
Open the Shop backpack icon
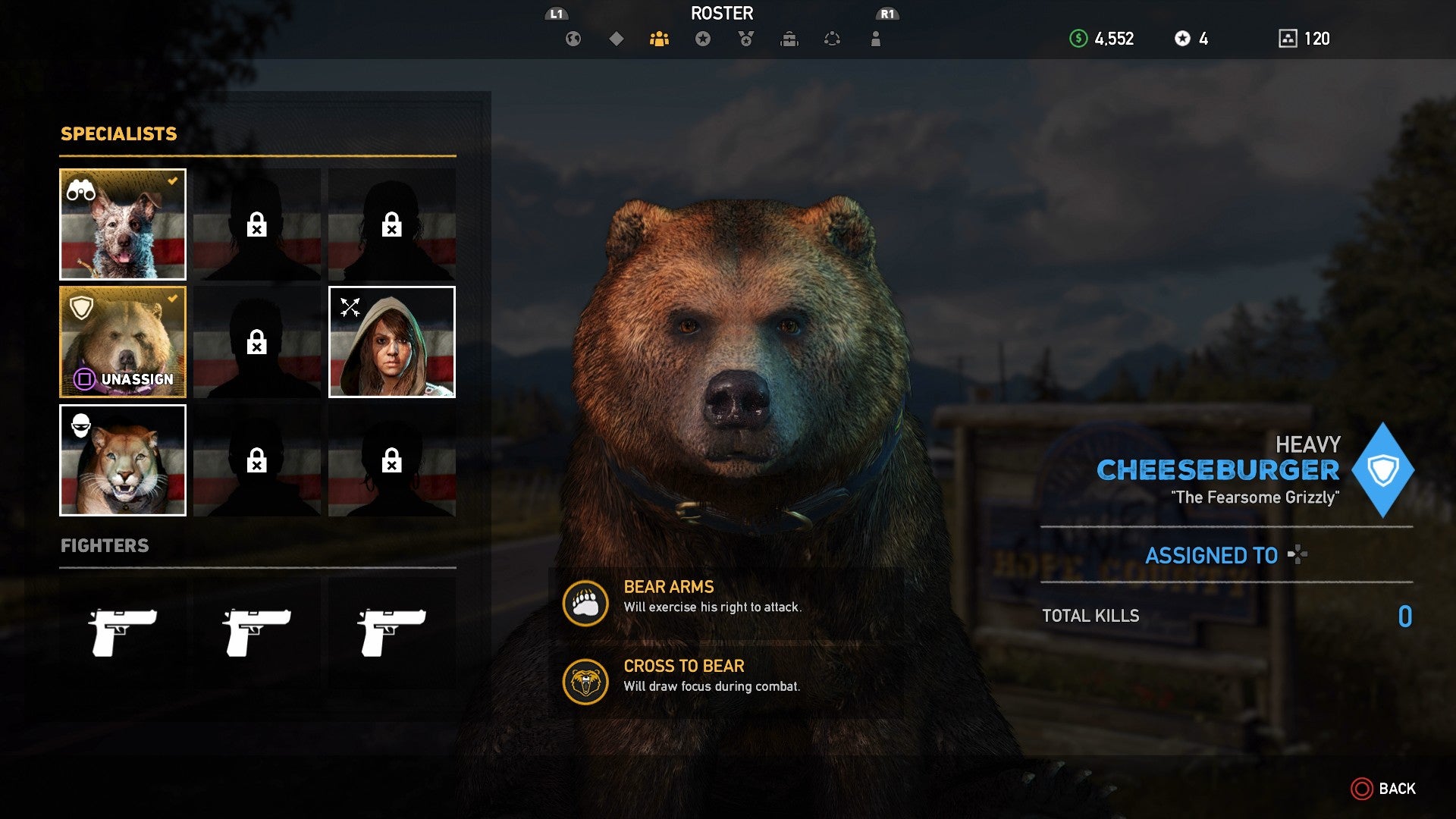pyautogui.click(x=789, y=39)
